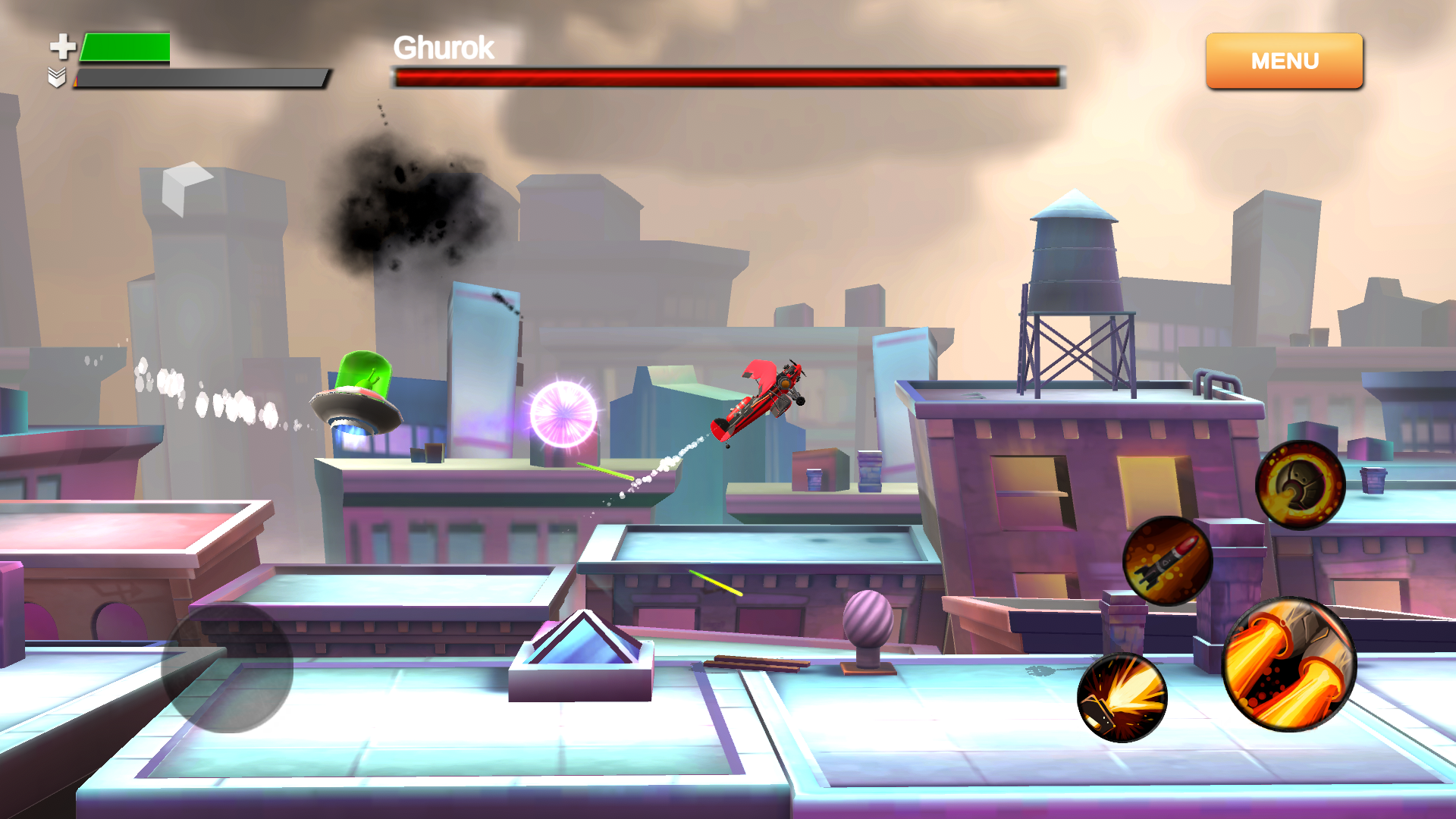Activate the shield ability icon
This screenshot has height=819, width=1456.
[x=1300, y=485]
